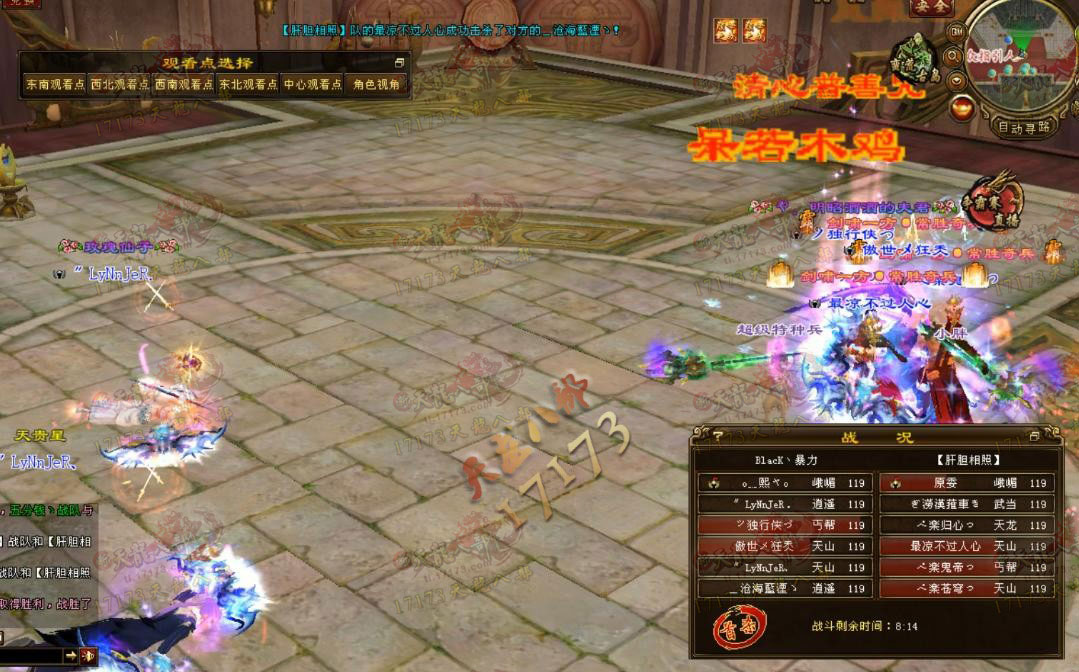Switch to the 东南观看点 viewpoint

coord(55,85)
